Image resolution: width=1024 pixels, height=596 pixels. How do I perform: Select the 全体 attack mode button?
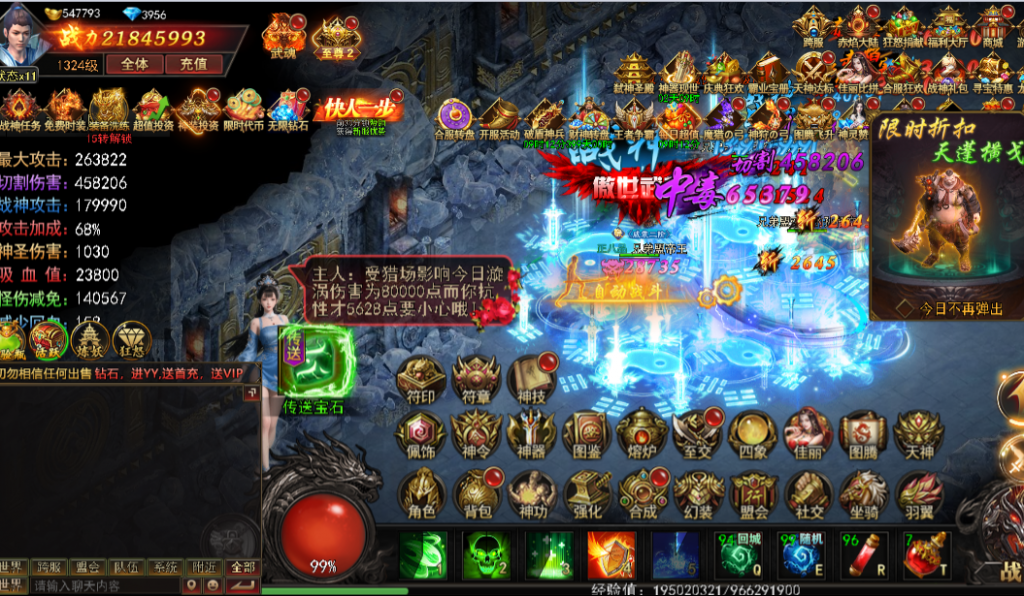click(x=135, y=64)
